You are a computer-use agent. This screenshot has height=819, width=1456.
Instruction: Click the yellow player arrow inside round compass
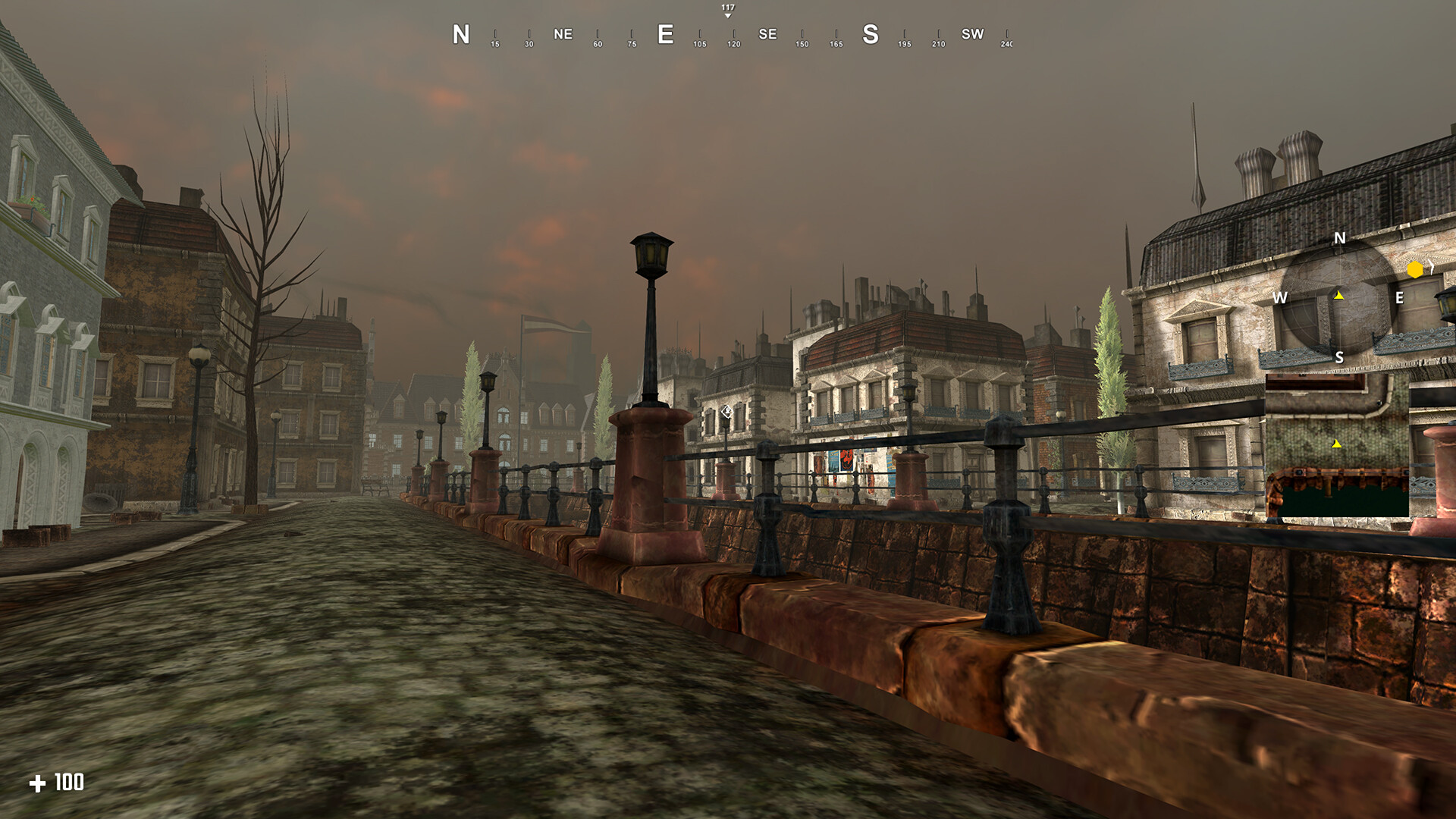[x=1338, y=295]
